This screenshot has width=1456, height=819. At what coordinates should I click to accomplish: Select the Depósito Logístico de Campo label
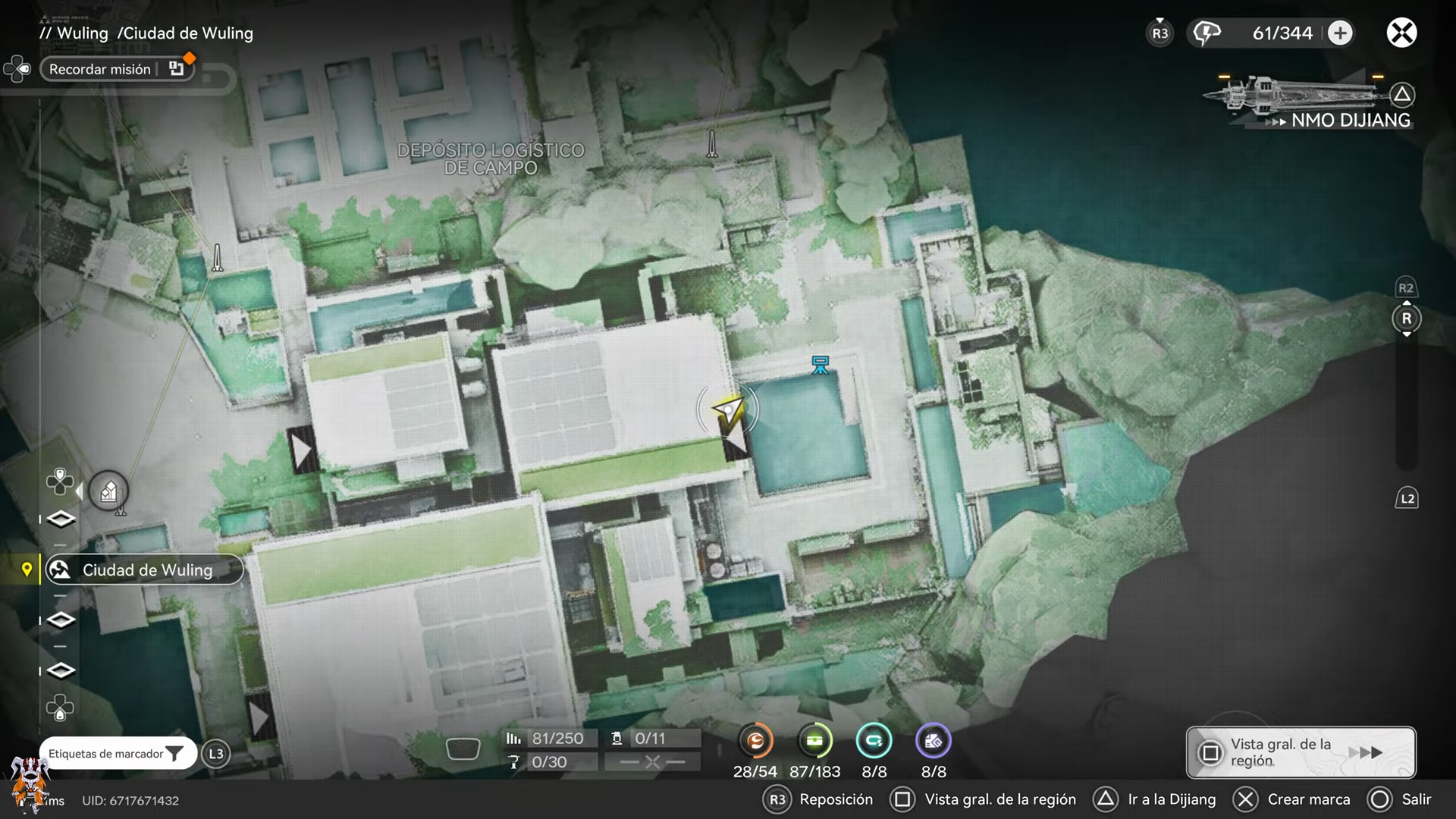point(491,158)
